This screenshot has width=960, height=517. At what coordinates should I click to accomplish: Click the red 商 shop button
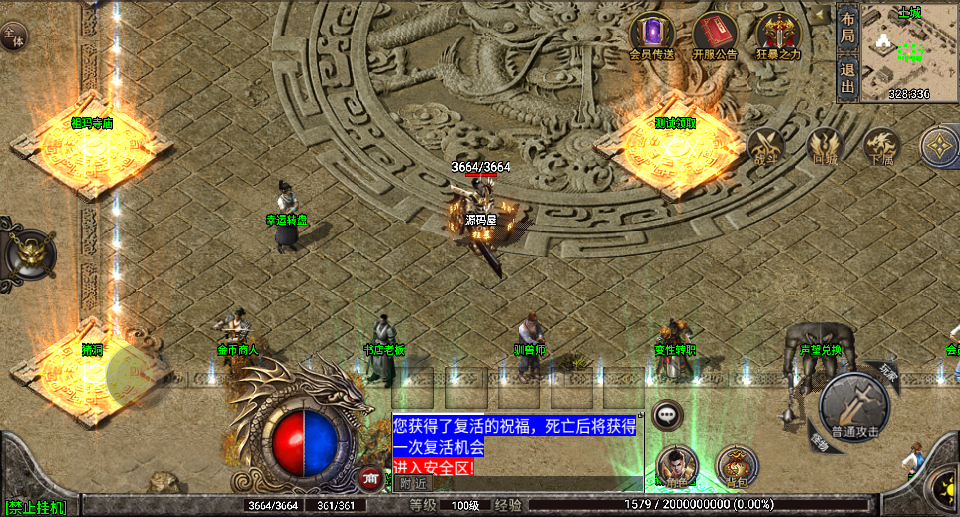[x=371, y=479]
